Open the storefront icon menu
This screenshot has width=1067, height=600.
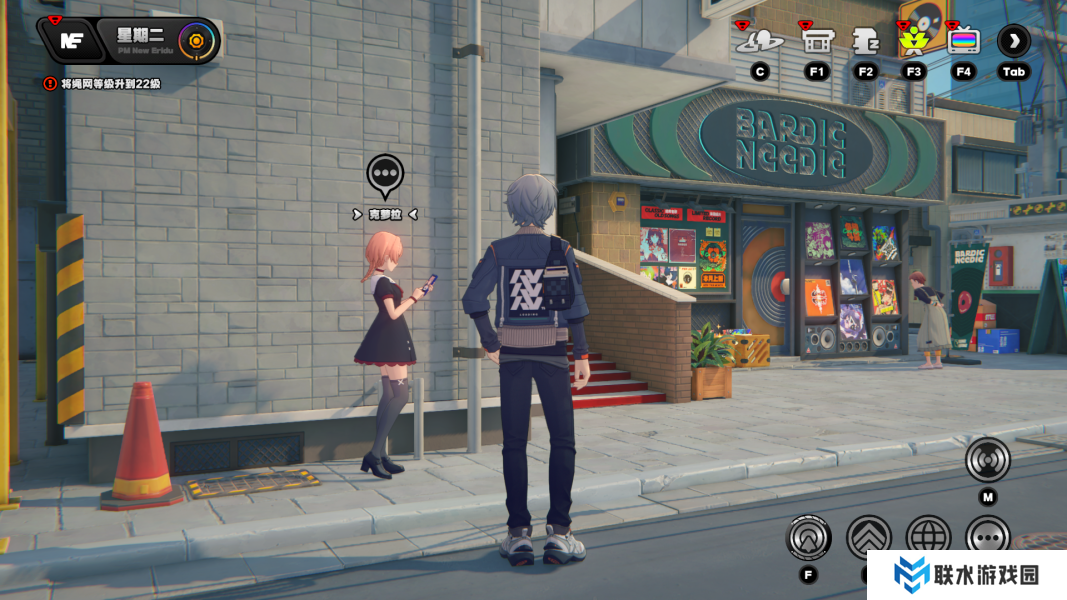point(817,42)
